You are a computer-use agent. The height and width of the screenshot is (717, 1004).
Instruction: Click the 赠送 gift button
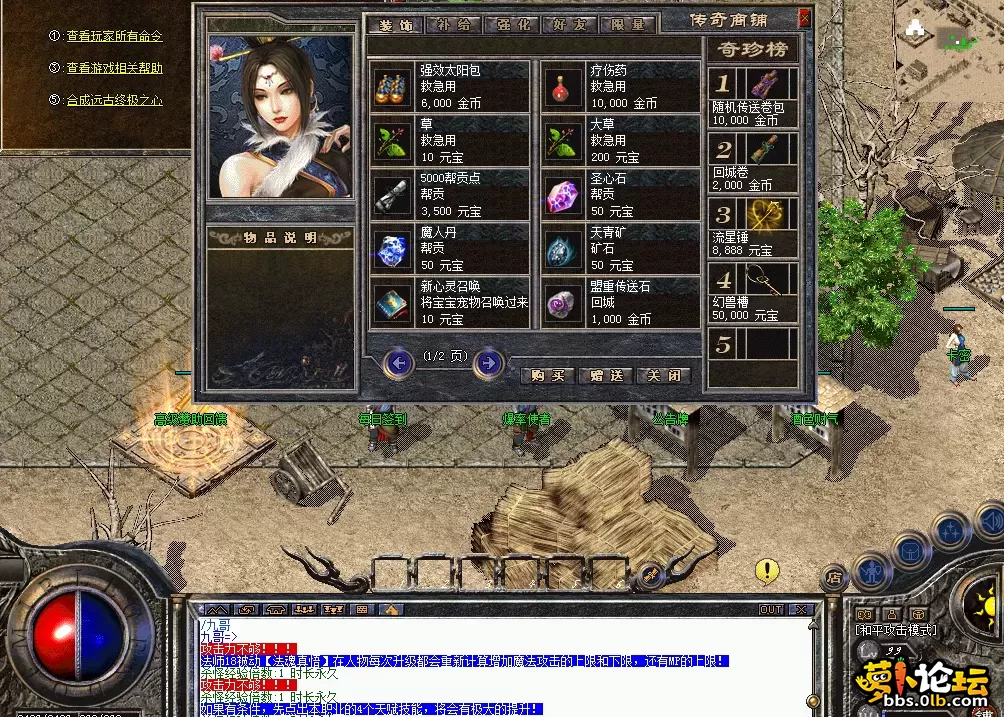tap(606, 375)
